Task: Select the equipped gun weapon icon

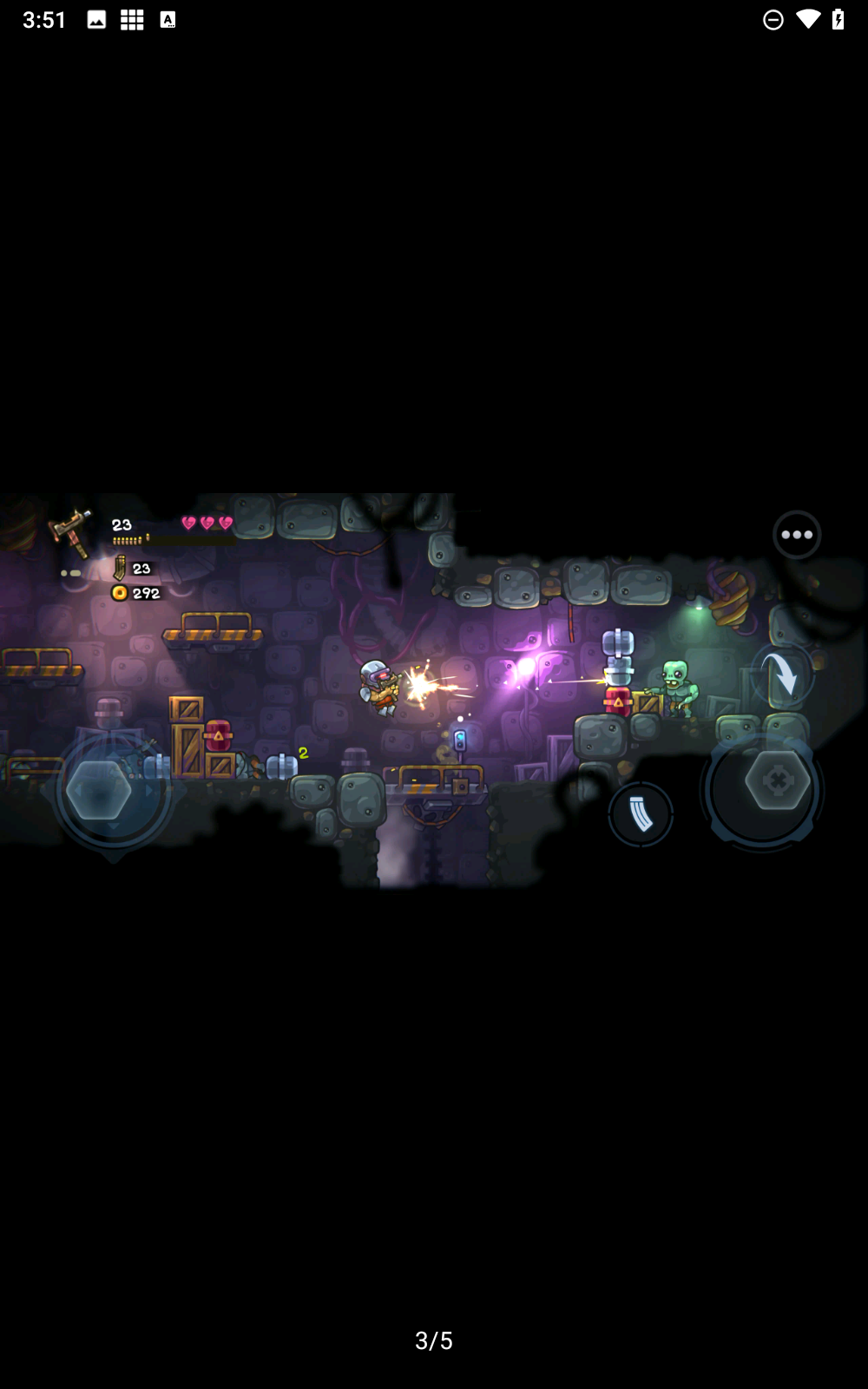Action: pos(72,531)
